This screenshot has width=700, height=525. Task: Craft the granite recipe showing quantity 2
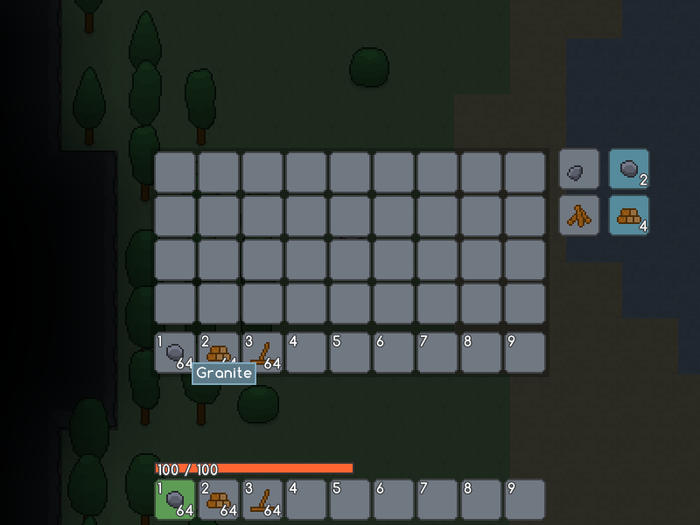tap(629, 170)
